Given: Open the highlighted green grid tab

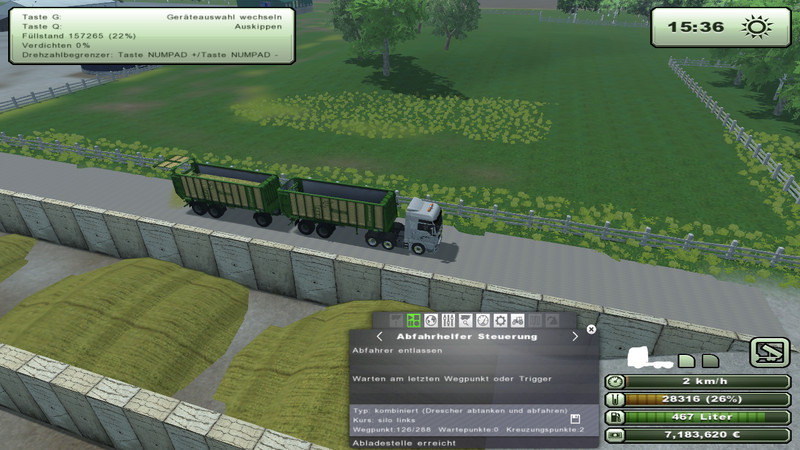Looking at the screenshot, I should coord(413,321).
